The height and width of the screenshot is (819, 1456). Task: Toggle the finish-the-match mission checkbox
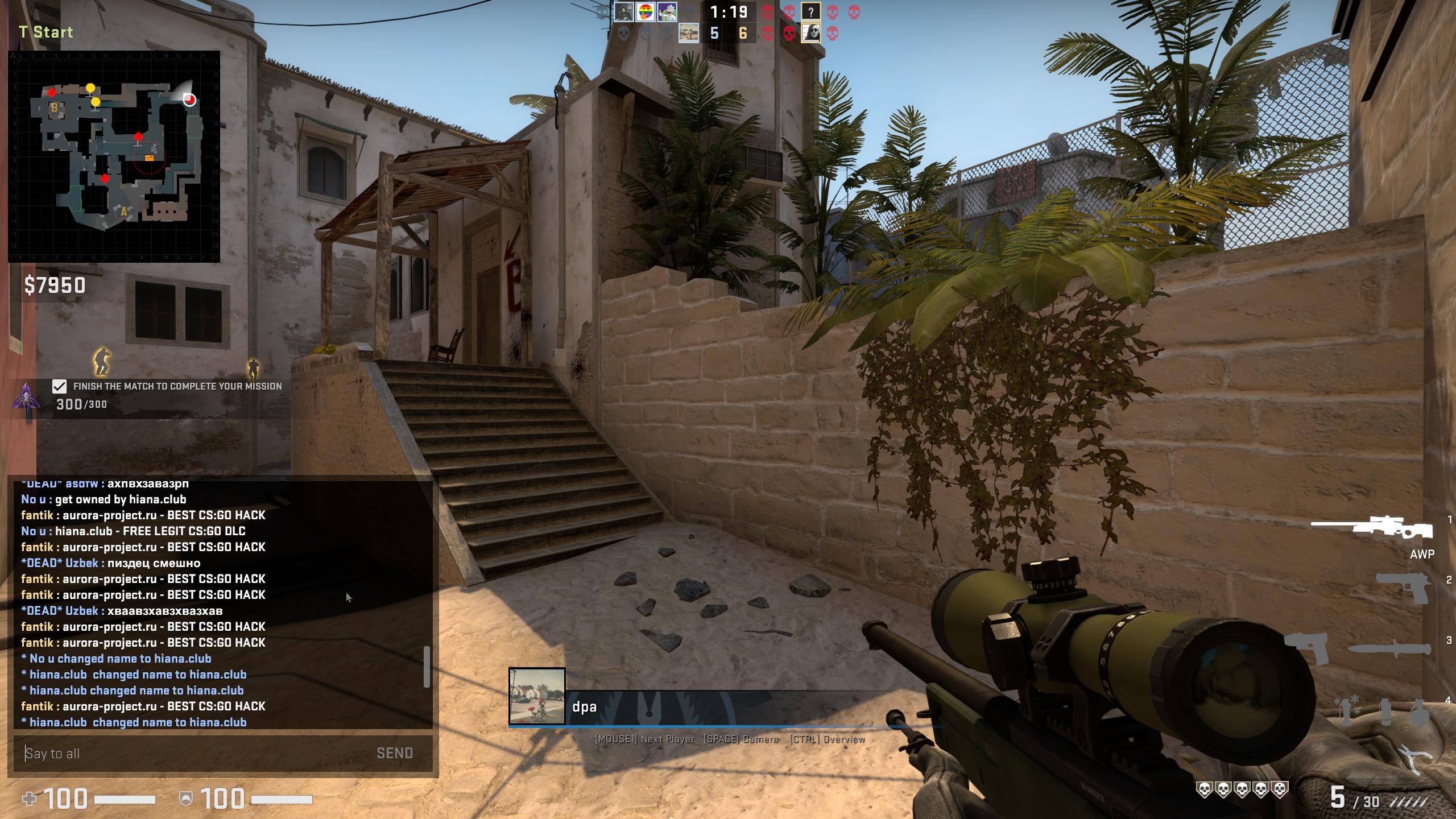tap(59, 387)
